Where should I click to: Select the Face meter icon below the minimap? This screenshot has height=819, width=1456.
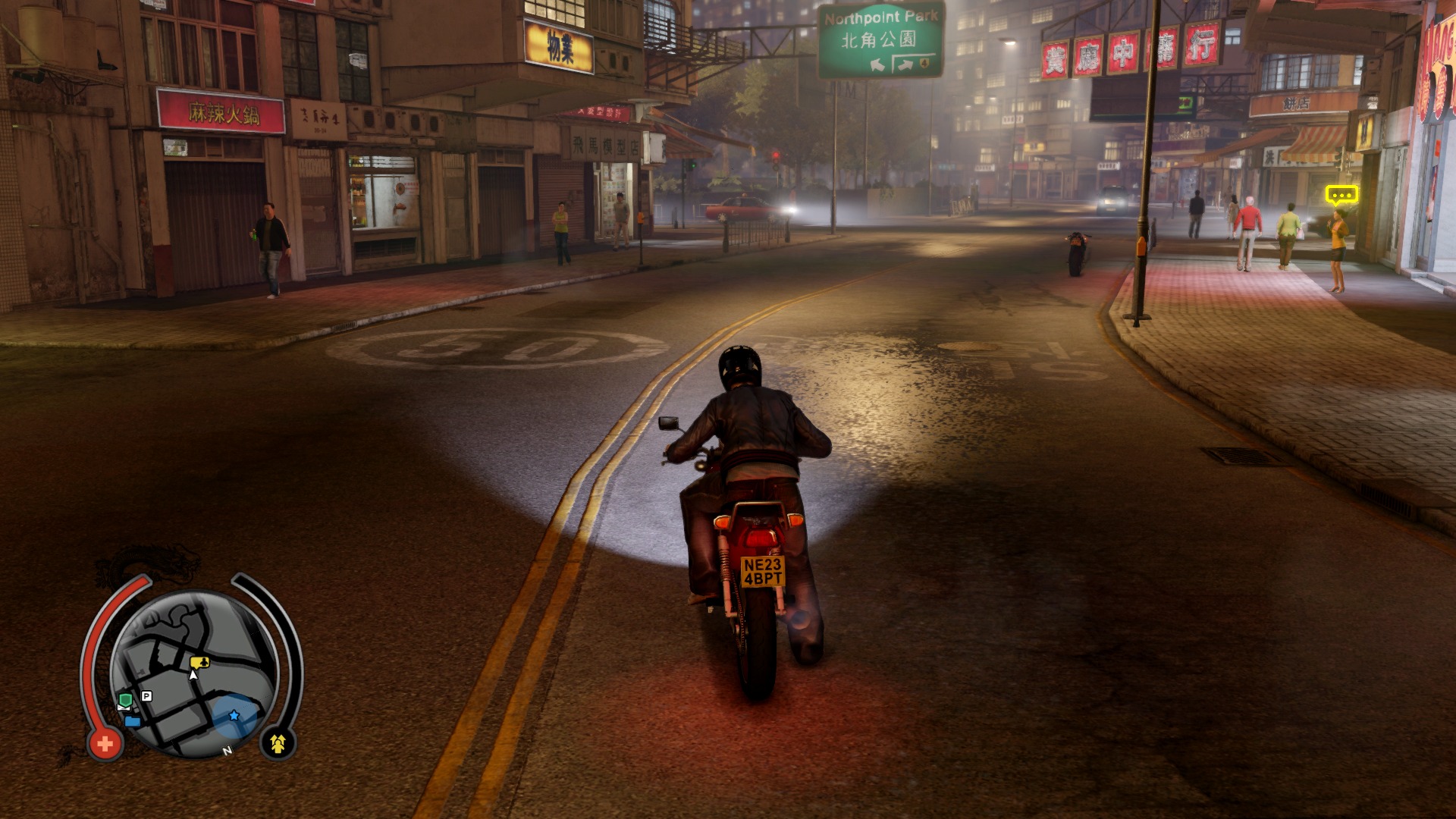click(278, 745)
